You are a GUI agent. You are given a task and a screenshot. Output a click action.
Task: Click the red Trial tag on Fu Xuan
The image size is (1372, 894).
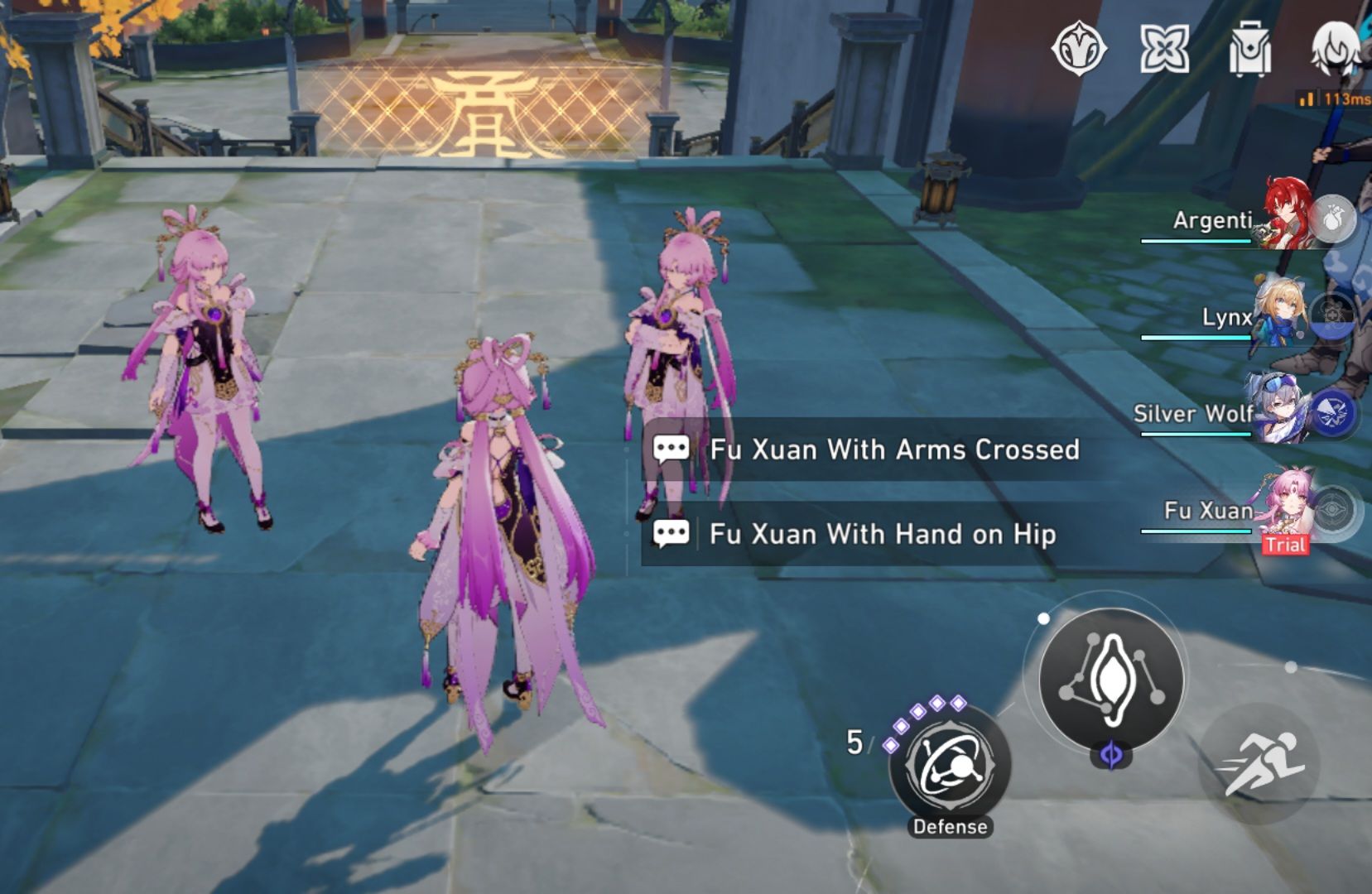(1284, 545)
